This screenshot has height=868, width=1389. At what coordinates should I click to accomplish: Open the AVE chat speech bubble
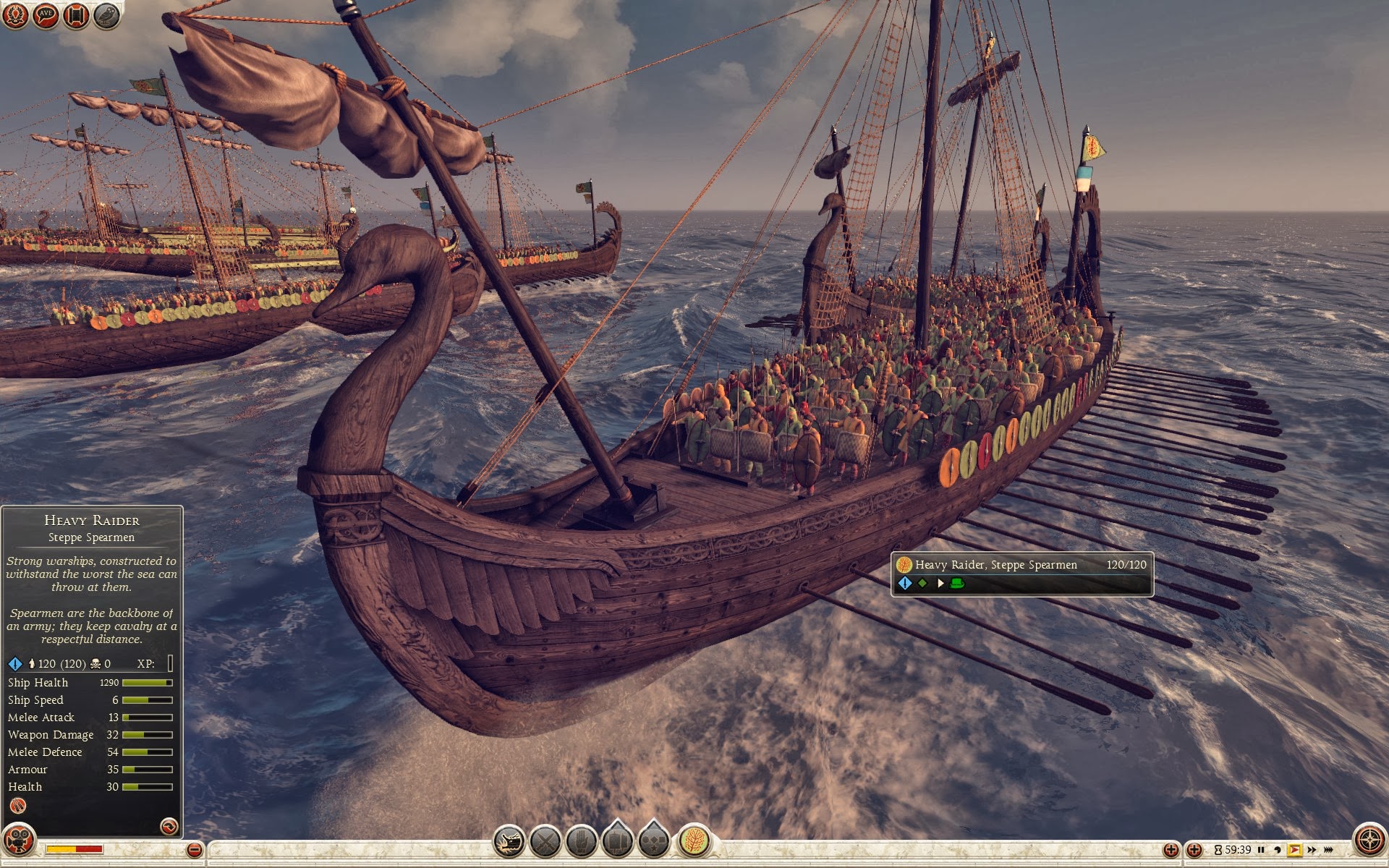coord(46,14)
